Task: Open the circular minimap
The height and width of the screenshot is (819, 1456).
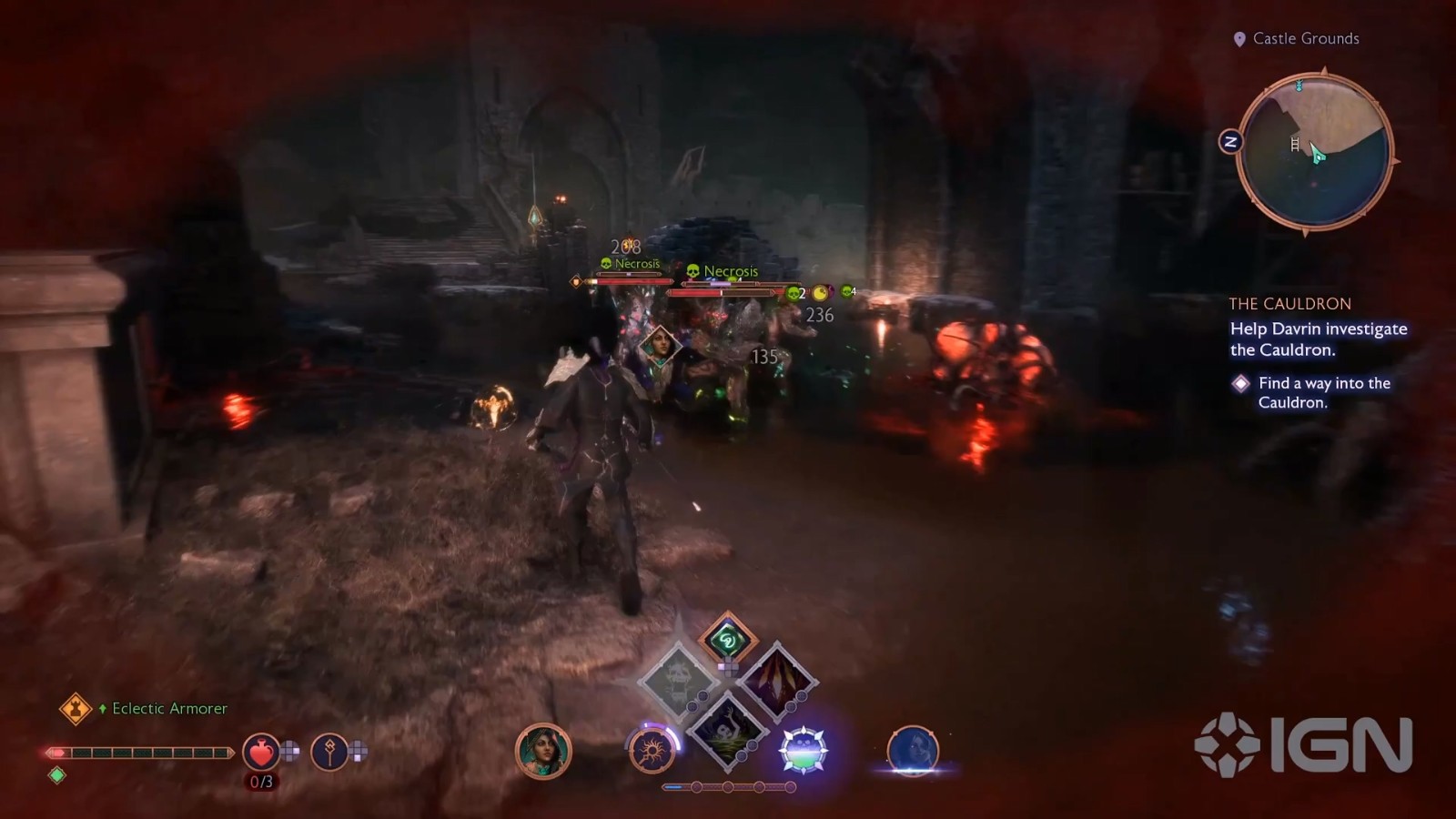Action: (1315, 152)
